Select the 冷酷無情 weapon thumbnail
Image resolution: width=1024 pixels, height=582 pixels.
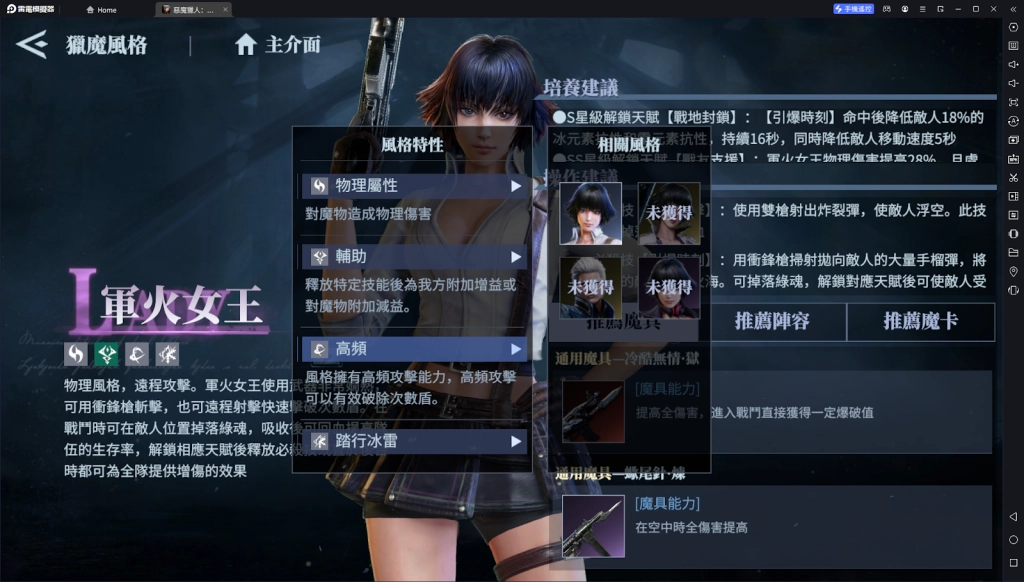click(593, 410)
